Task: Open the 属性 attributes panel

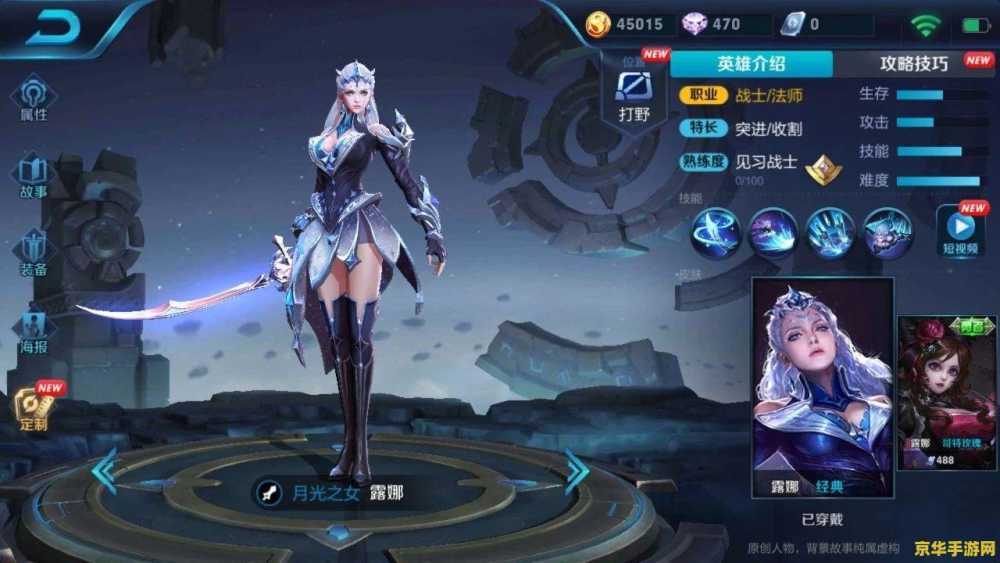Action: tap(34, 99)
